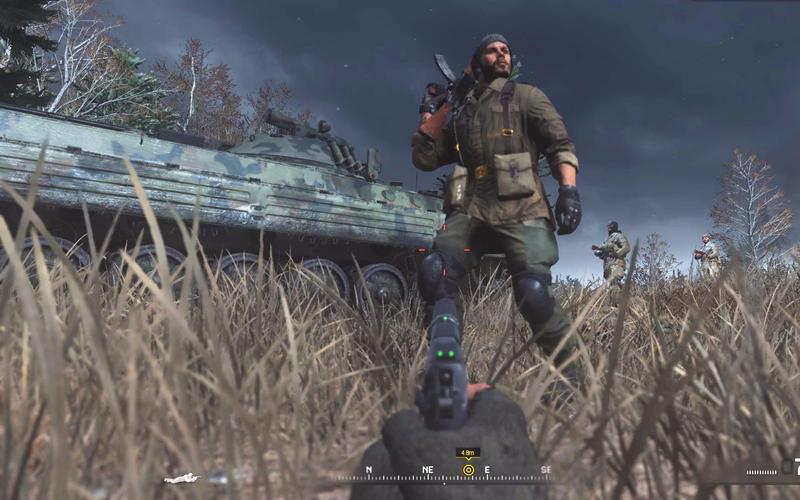Click the yellow objective marker on the compass

468,470
